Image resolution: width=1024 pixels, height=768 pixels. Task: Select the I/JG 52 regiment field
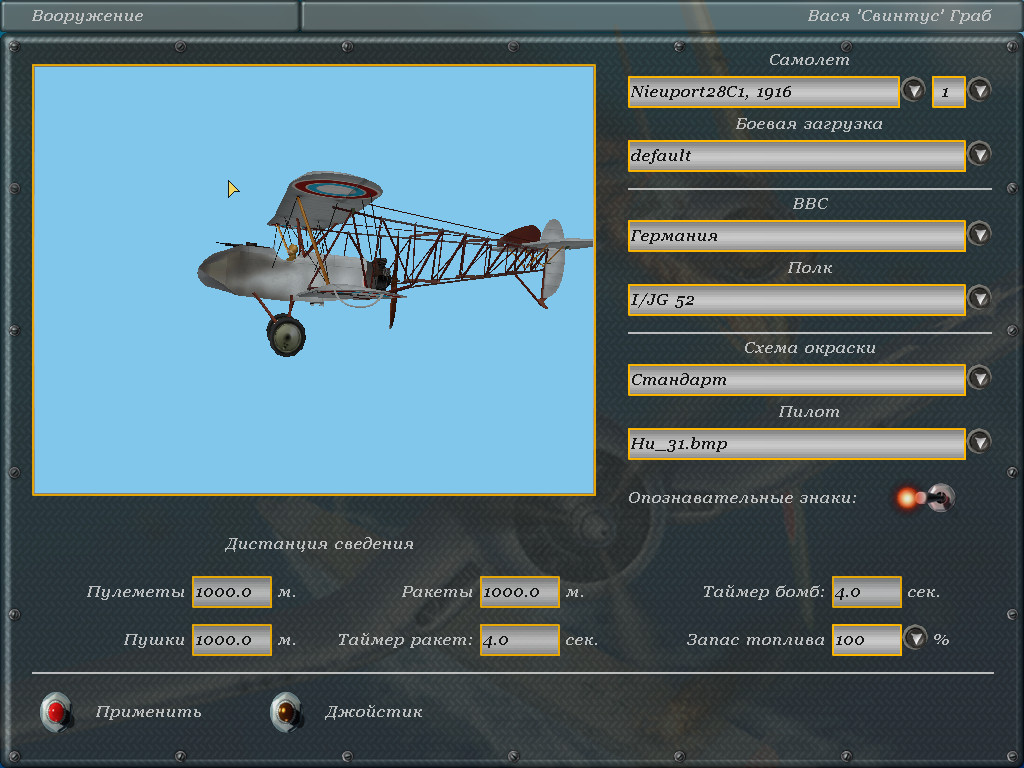tap(796, 300)
